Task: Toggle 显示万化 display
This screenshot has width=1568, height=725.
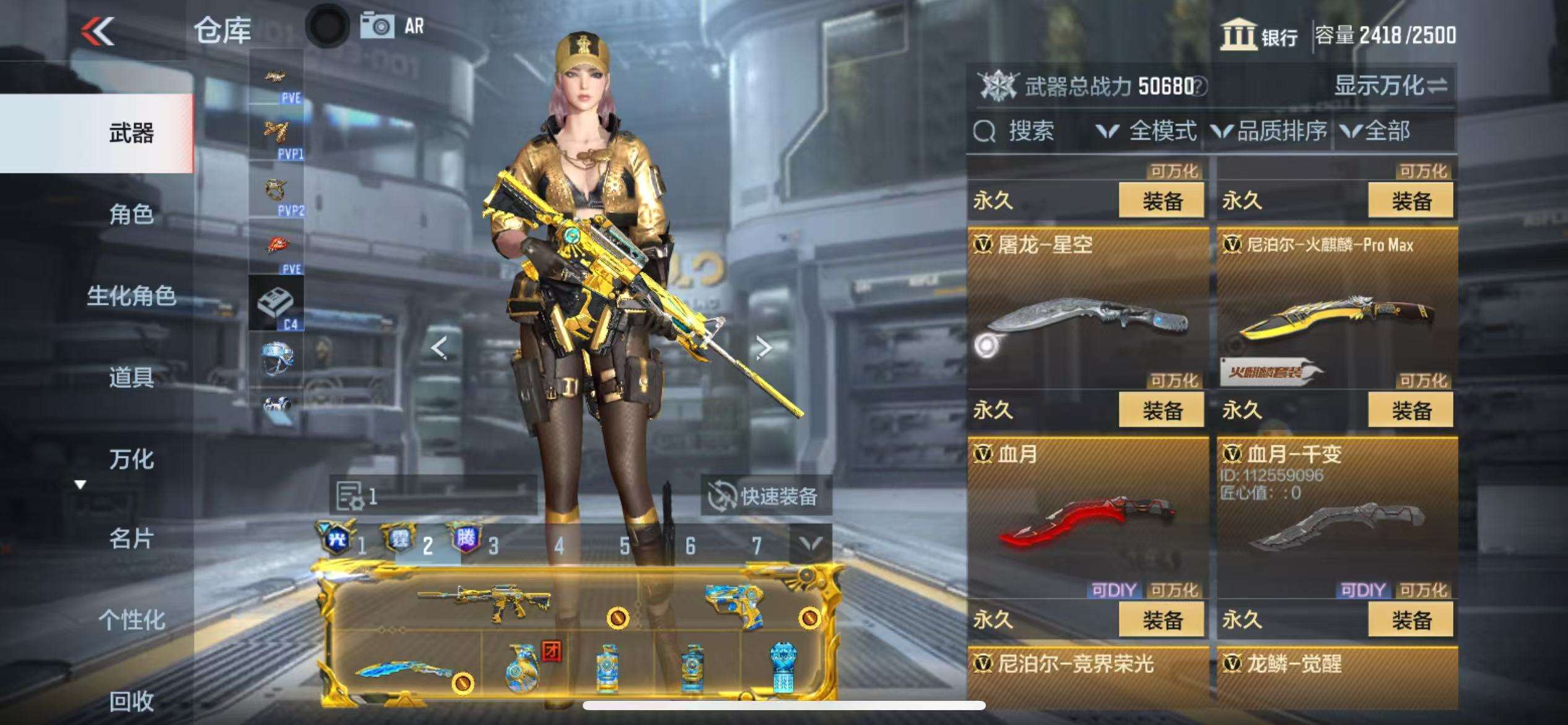Action: tap(1390, 86)
